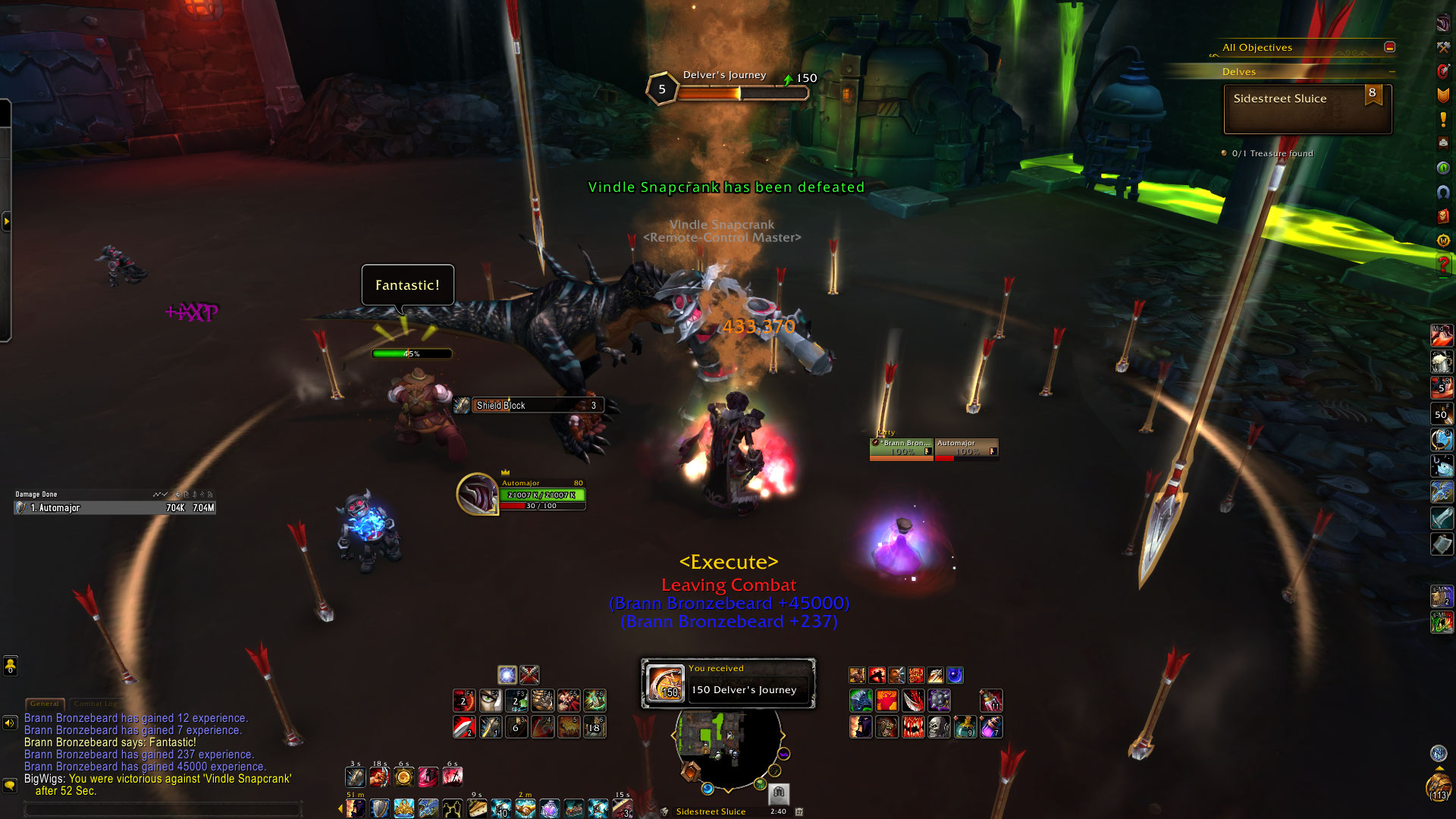The width and height of the screenshot is (1456, 819).
Task: Click the 150 Delver's Journey reward popup
Action: click(x=728, y=682)
